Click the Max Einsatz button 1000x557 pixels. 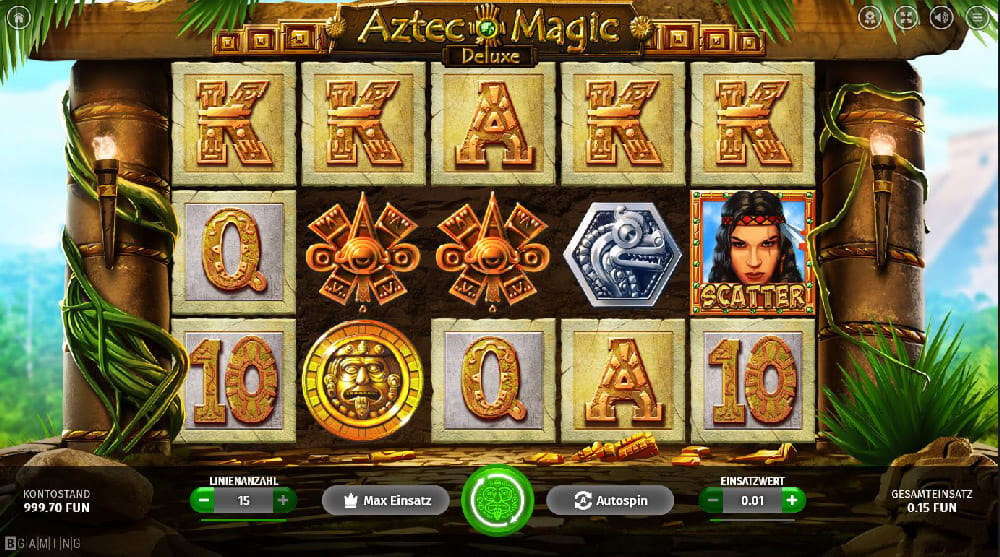[386, 500]
